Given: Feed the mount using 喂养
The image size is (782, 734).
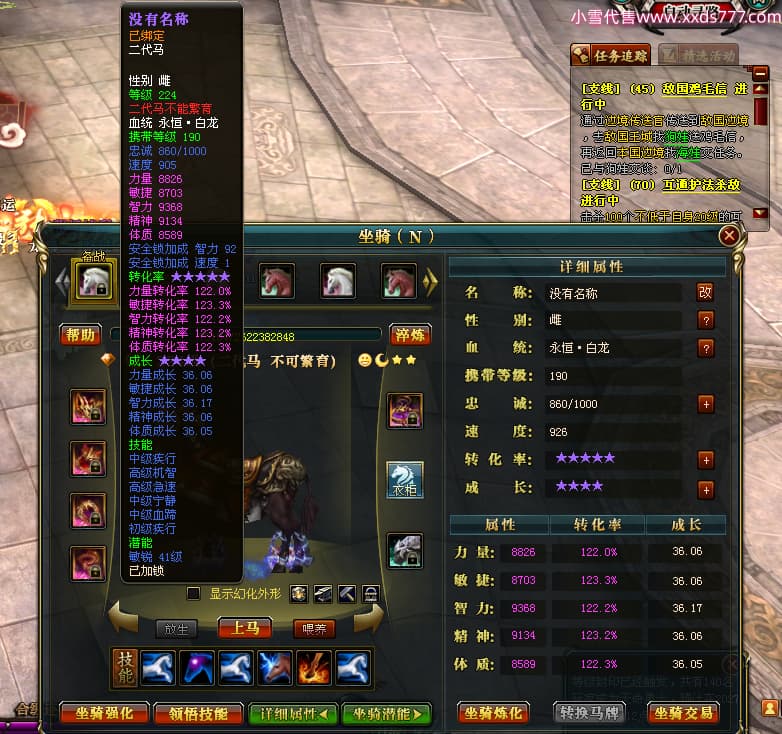Looking at the screenshot, I should [x=313, y=629].
